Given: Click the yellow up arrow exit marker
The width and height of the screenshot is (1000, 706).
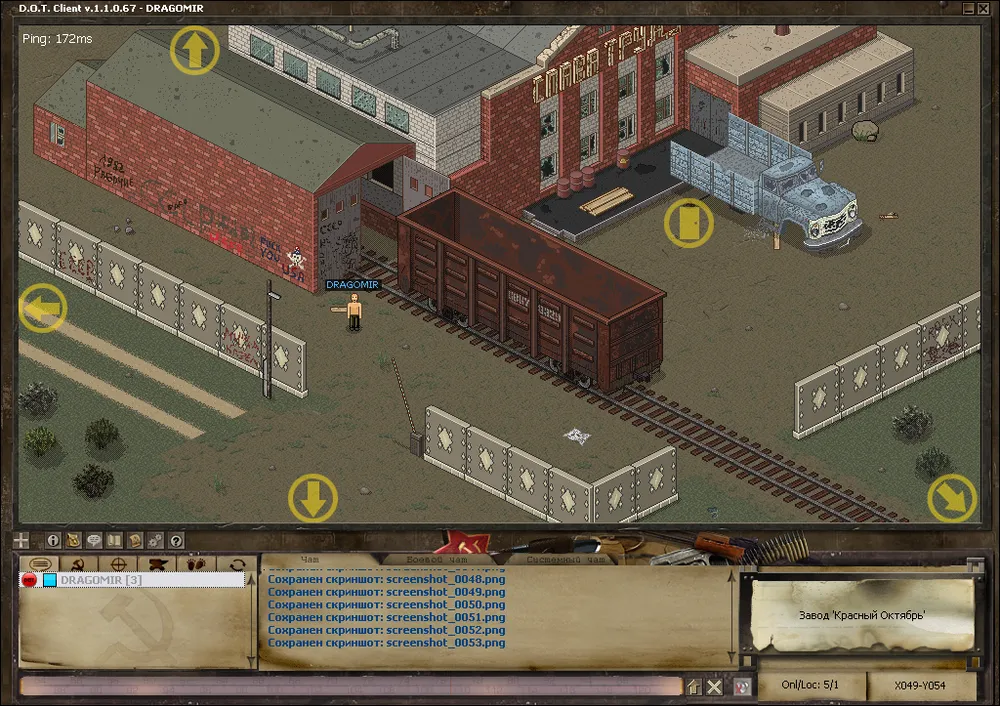Looking at the screenshot, I should tap(195, 49).
